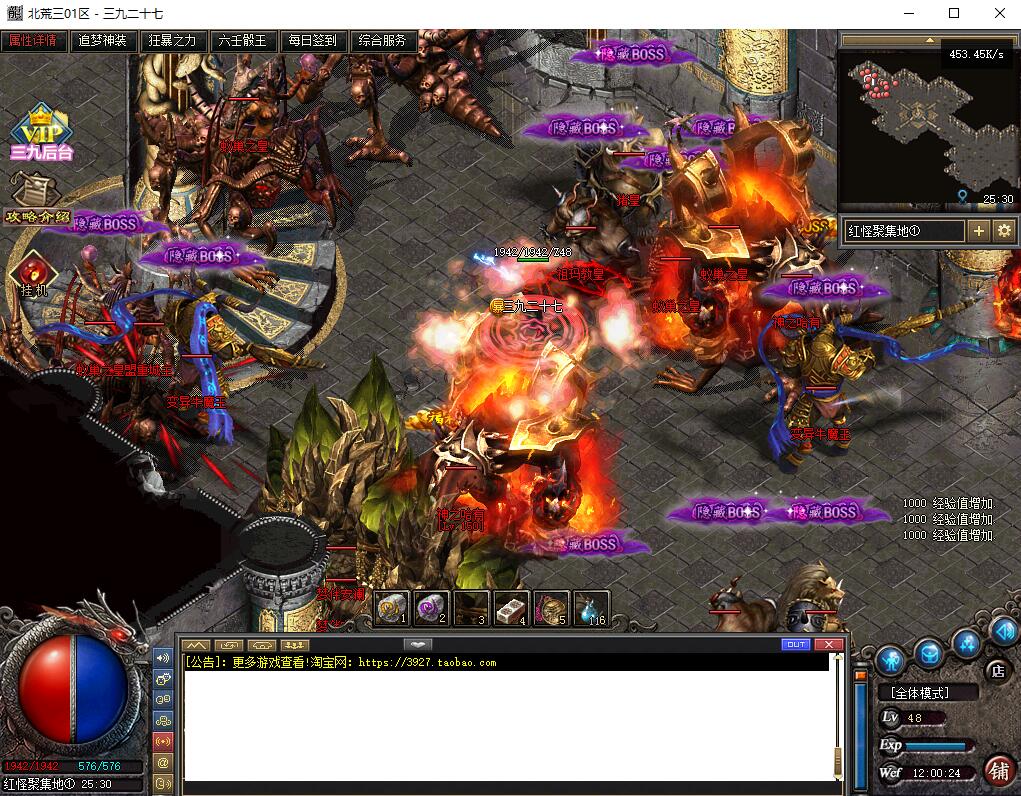Open the 属性详情 attribute details menu
This screenshot has height=796, width=1021.
coord(36,41)
